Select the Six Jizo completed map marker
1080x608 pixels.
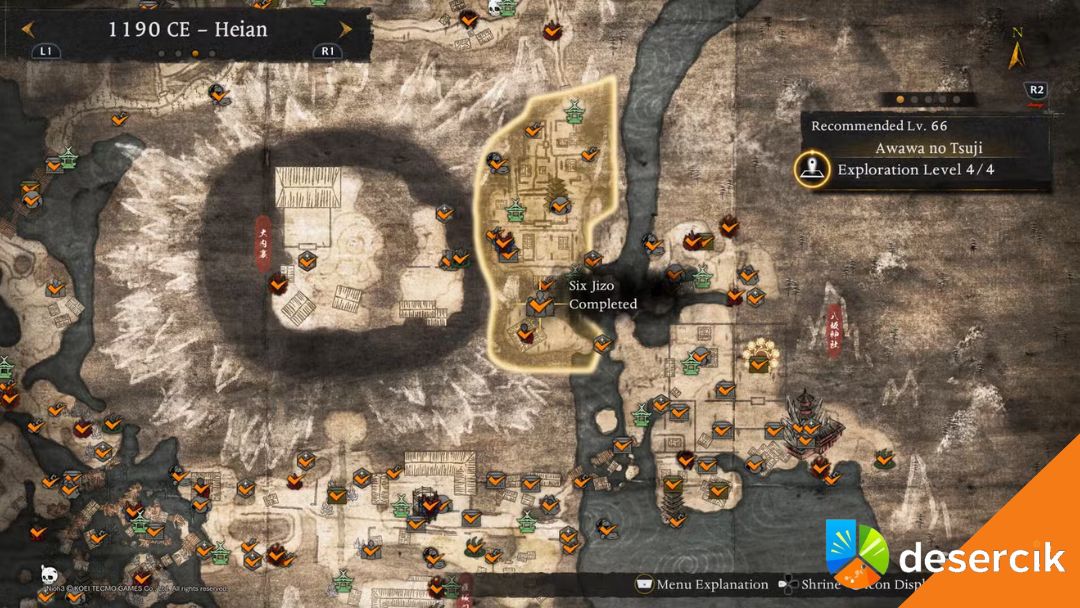[x=542, y=303]
